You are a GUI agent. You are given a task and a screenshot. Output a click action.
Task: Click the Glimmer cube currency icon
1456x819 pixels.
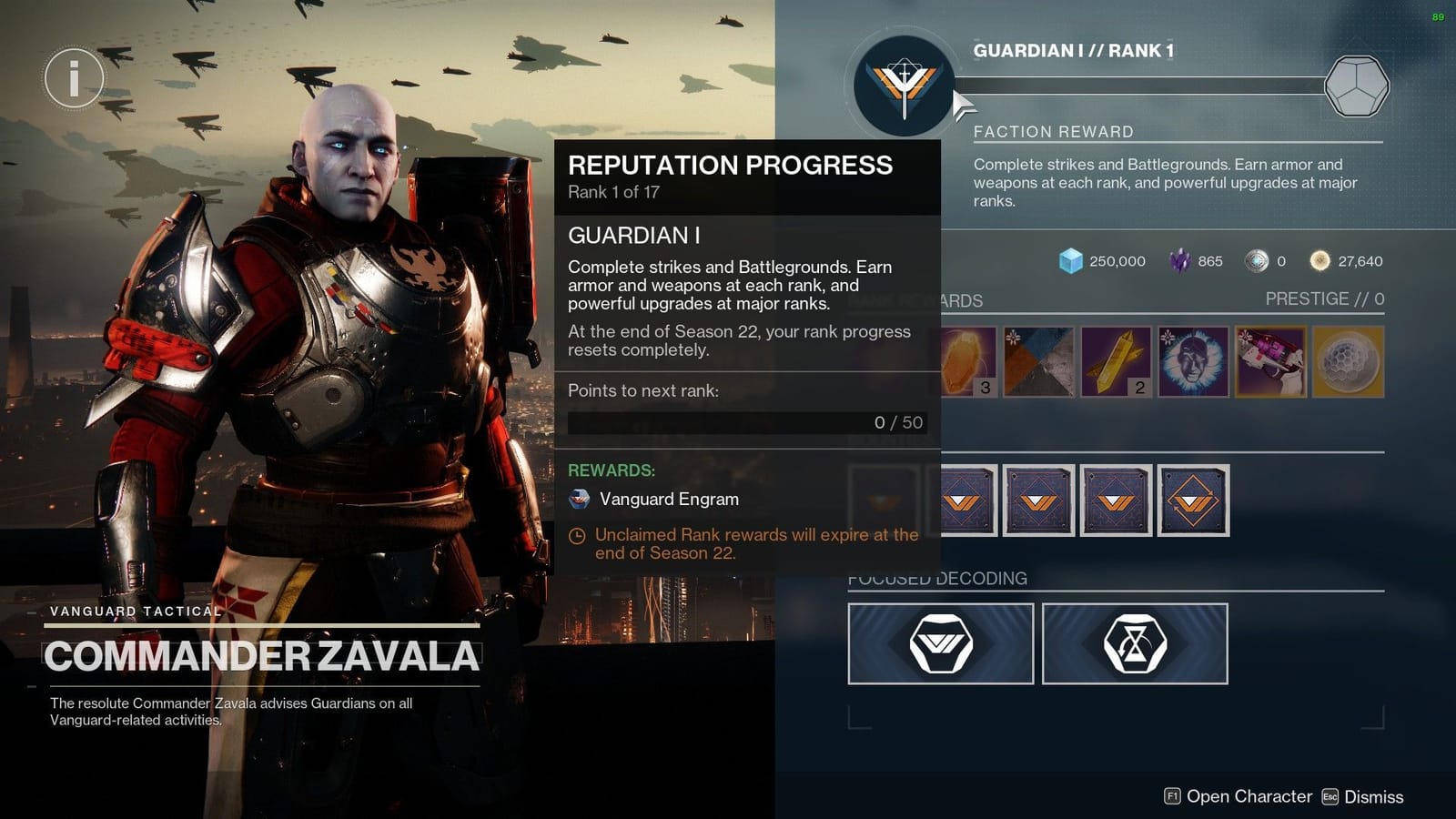point(1073,261)
